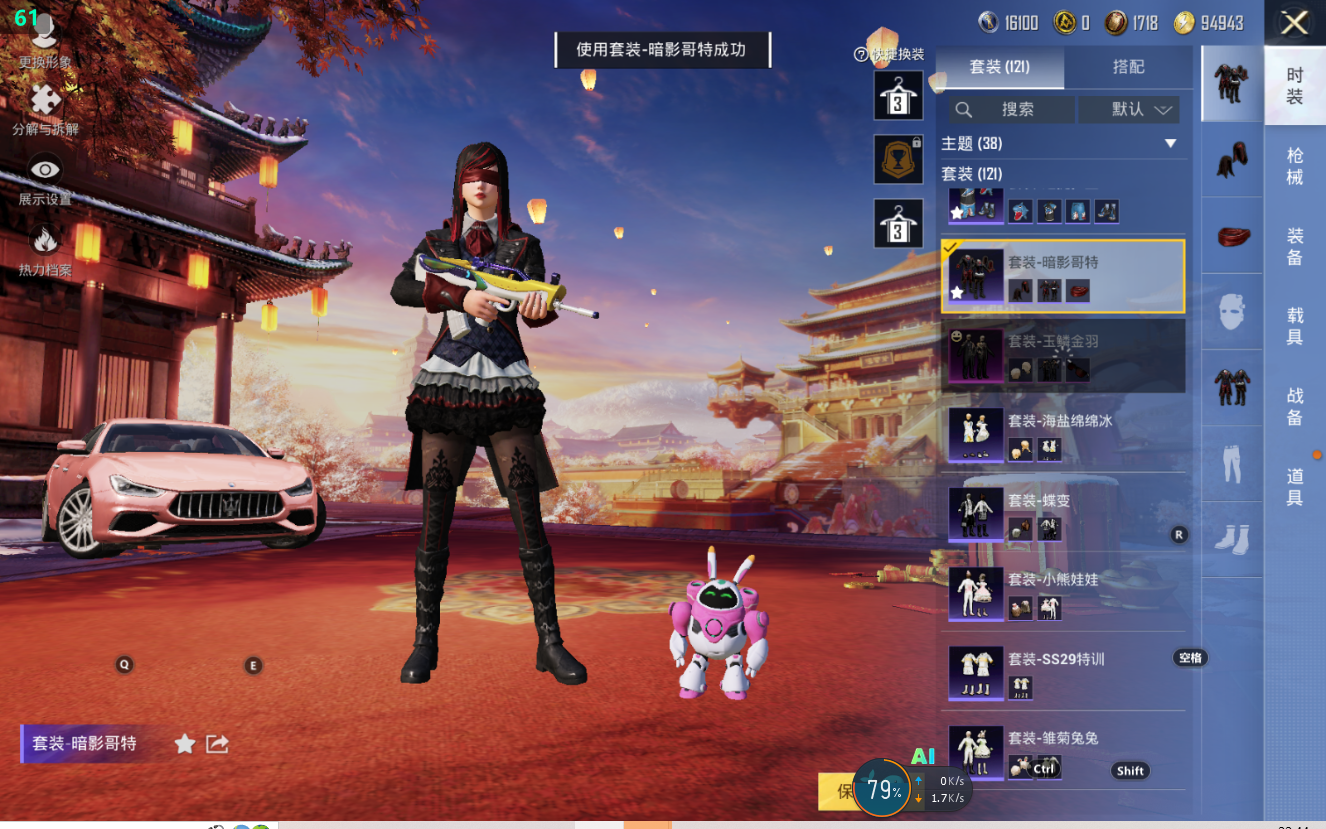The width and height of the screenshot is (1326, 829).
Task: Expand the 主题 (38) section
Action: point(1171,144)
